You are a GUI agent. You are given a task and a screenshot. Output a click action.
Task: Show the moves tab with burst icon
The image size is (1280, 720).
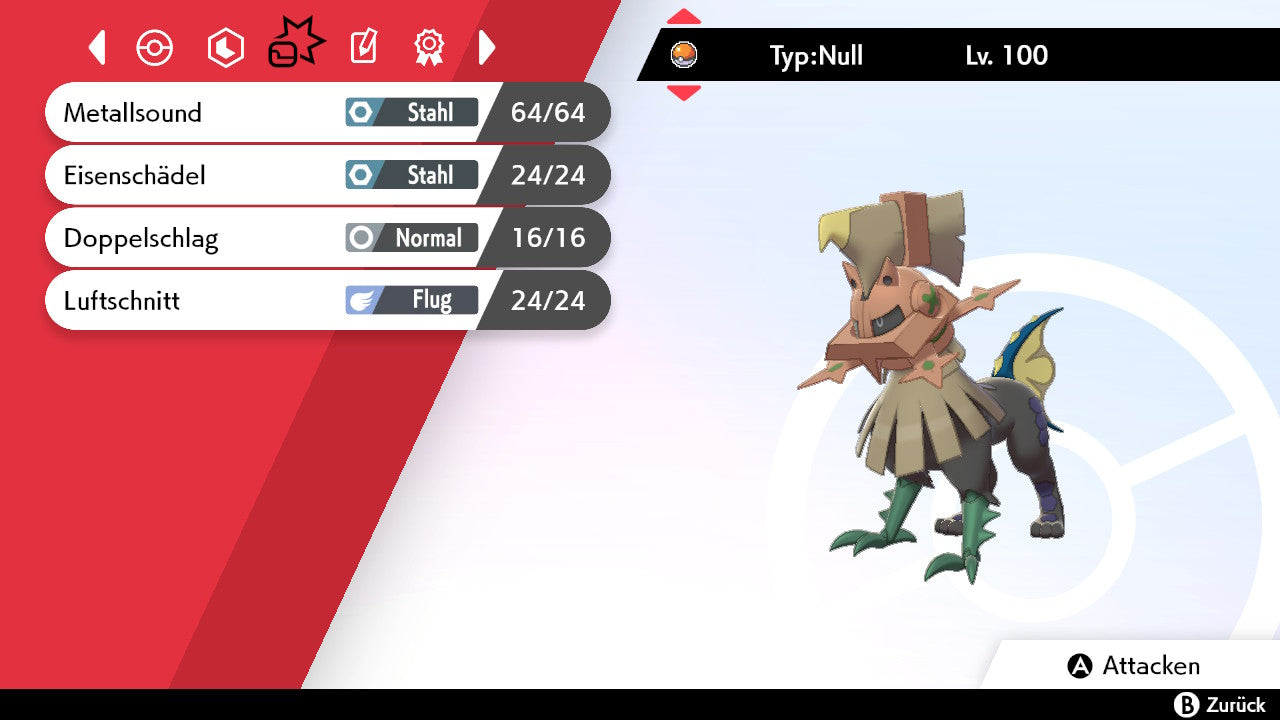tap(296, 45)
